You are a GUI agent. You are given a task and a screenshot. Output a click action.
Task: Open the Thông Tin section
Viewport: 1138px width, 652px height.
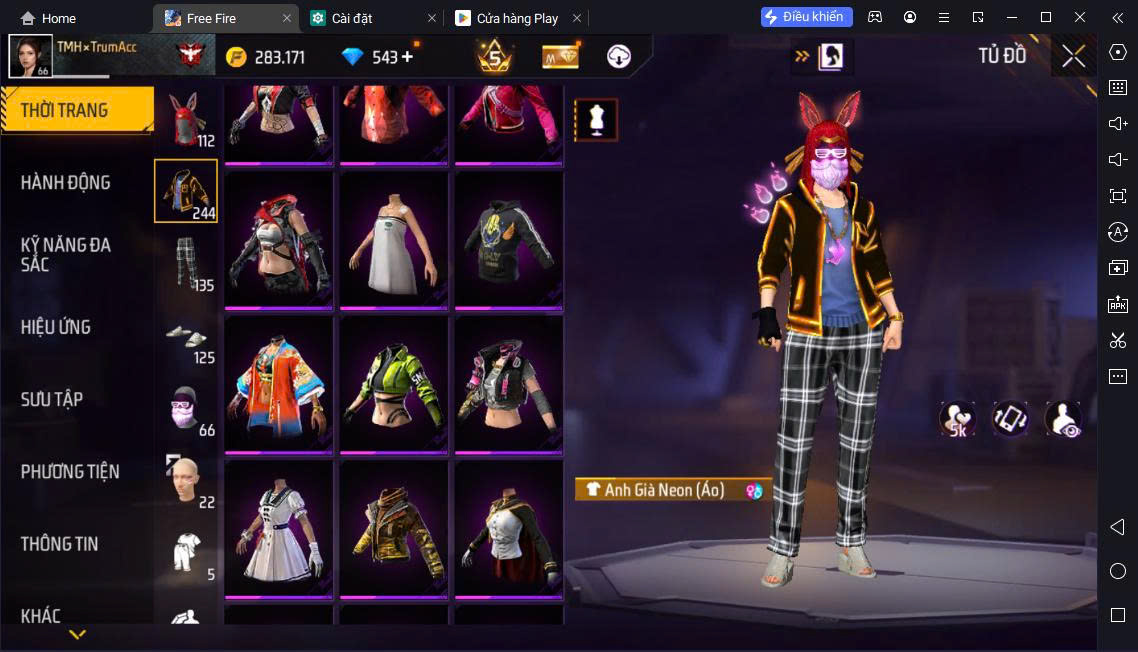click(x=60, y=544)
